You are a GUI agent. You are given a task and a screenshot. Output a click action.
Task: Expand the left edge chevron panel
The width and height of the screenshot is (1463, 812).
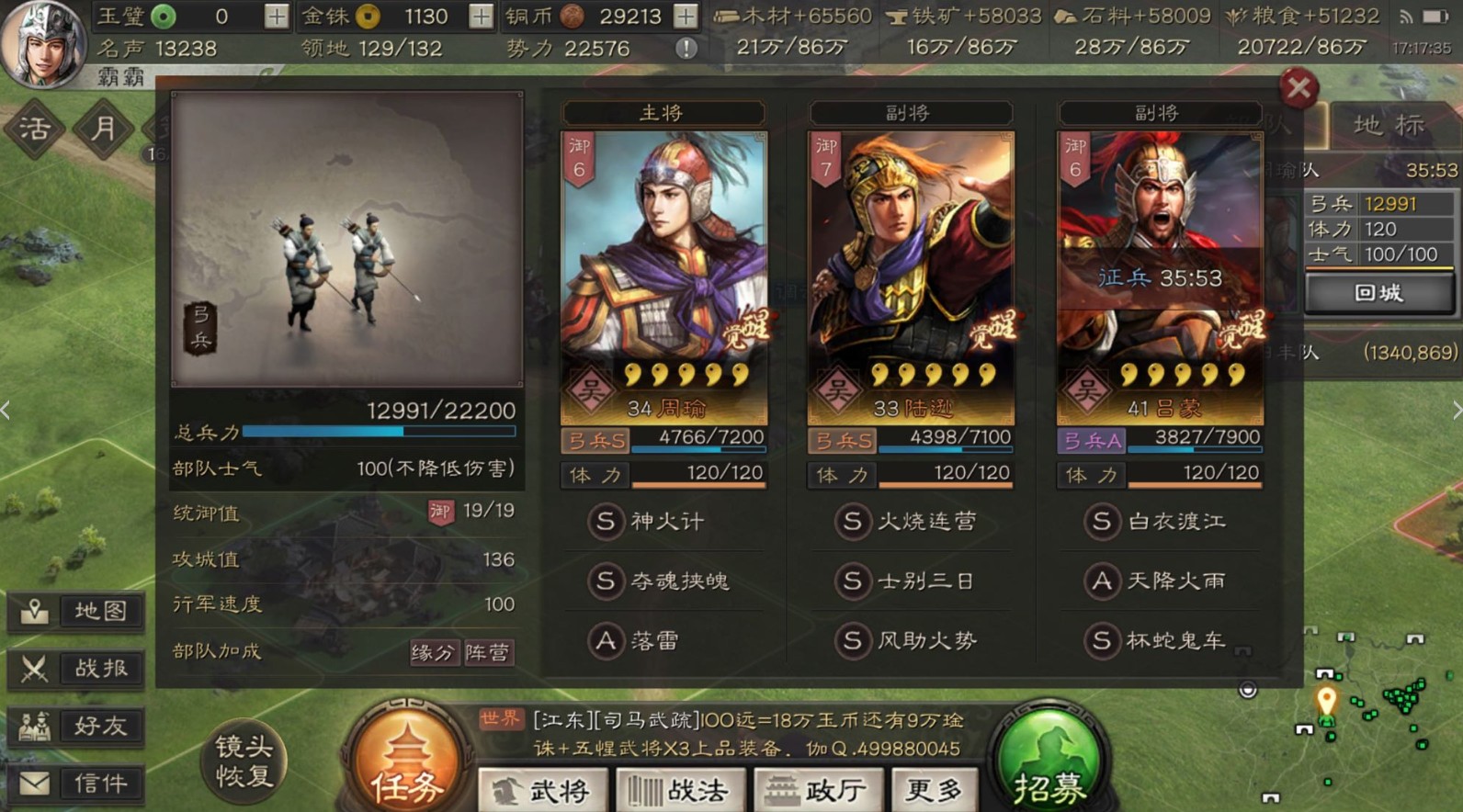click(x=6, y=411)
